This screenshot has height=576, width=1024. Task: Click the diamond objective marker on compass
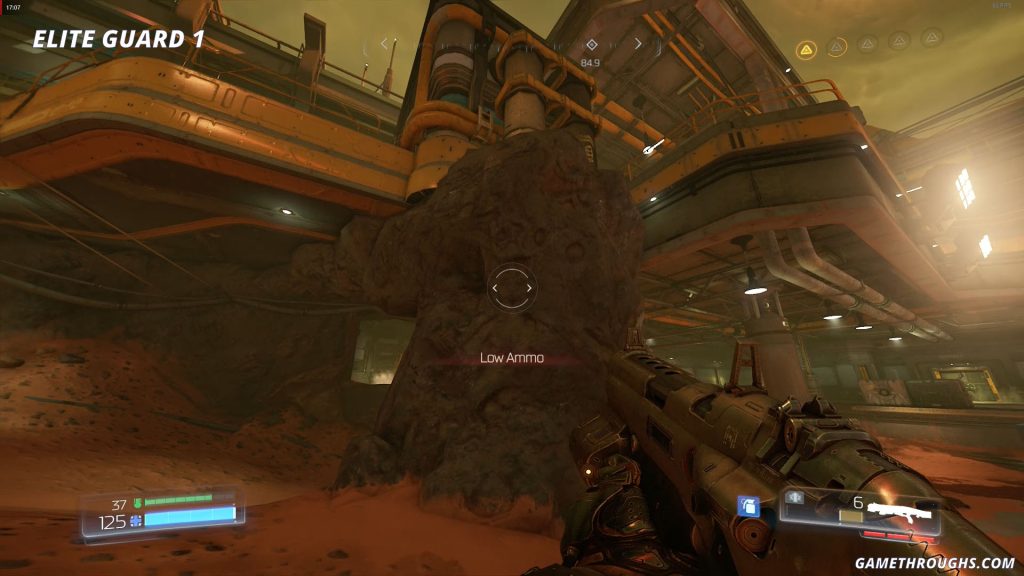[591, 45]
